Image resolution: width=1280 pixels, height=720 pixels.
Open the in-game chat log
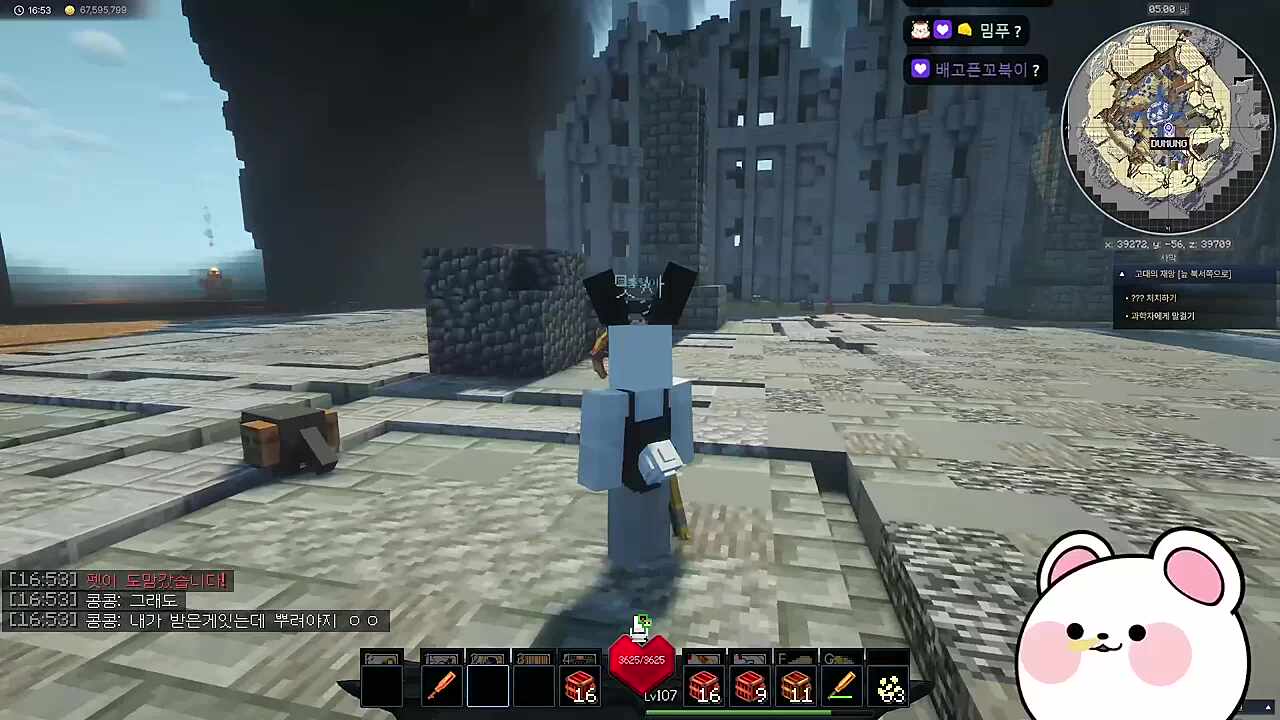point(195,600)
